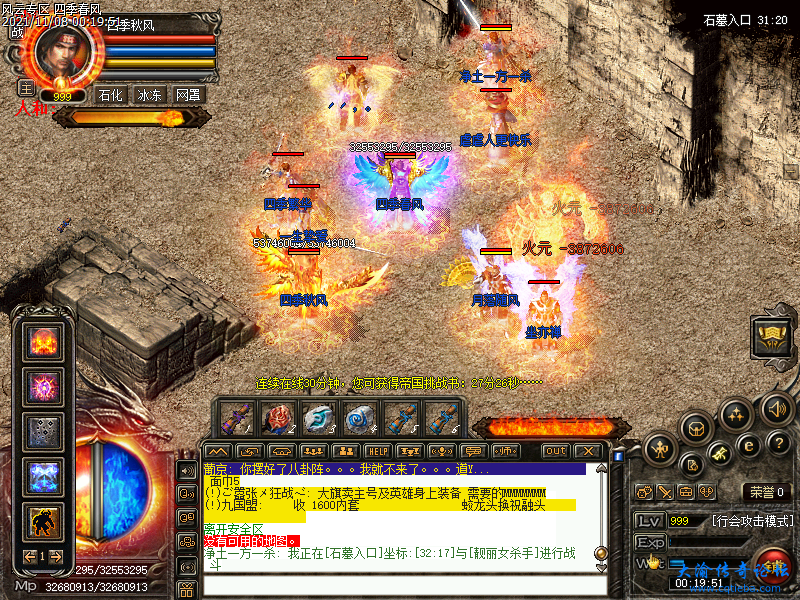Use the blue spiral stone in slot 4
The width and height of the screenshot is (800, 600).
[359, 416]
